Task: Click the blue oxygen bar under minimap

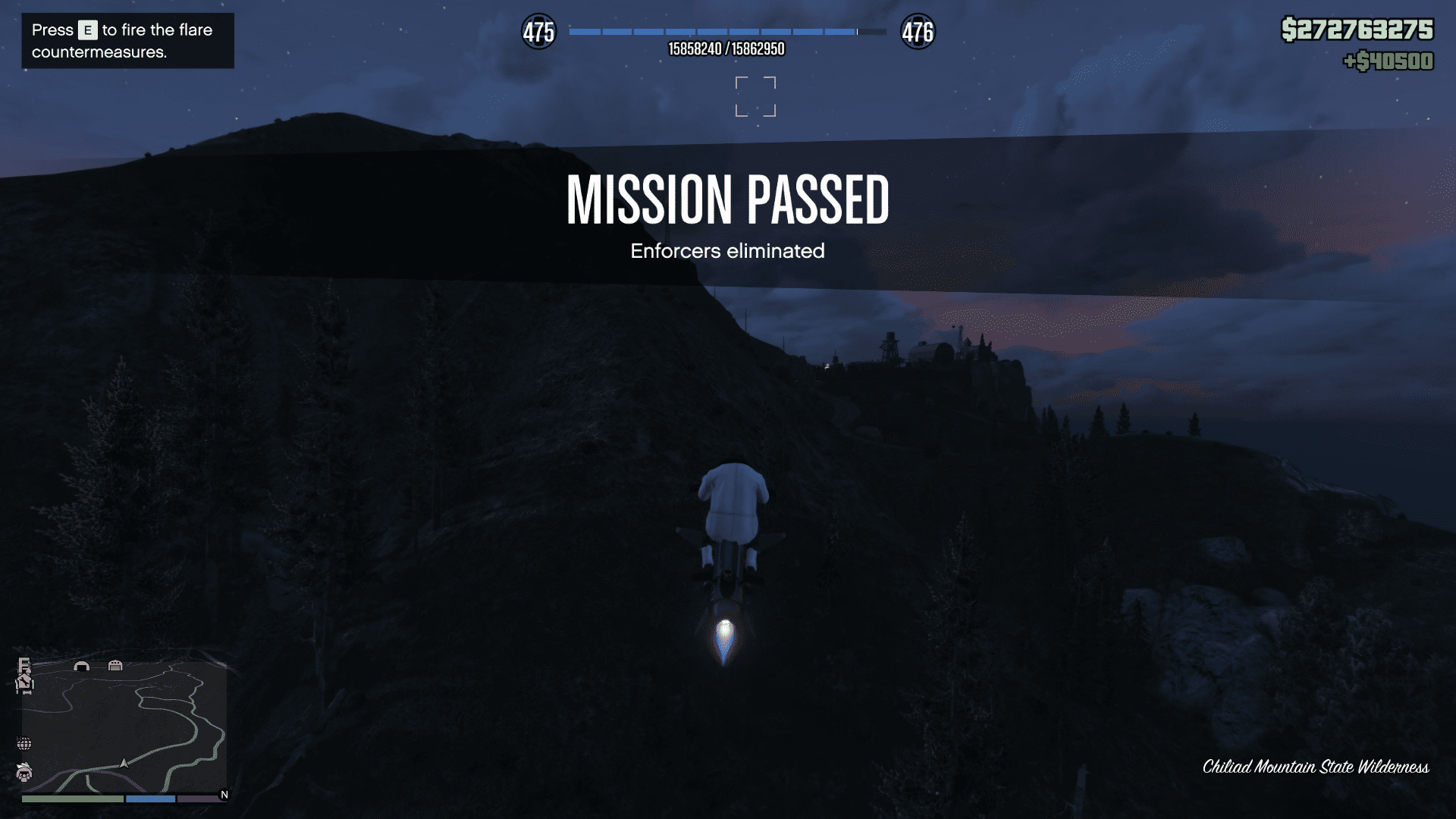Action: [151, 799]
